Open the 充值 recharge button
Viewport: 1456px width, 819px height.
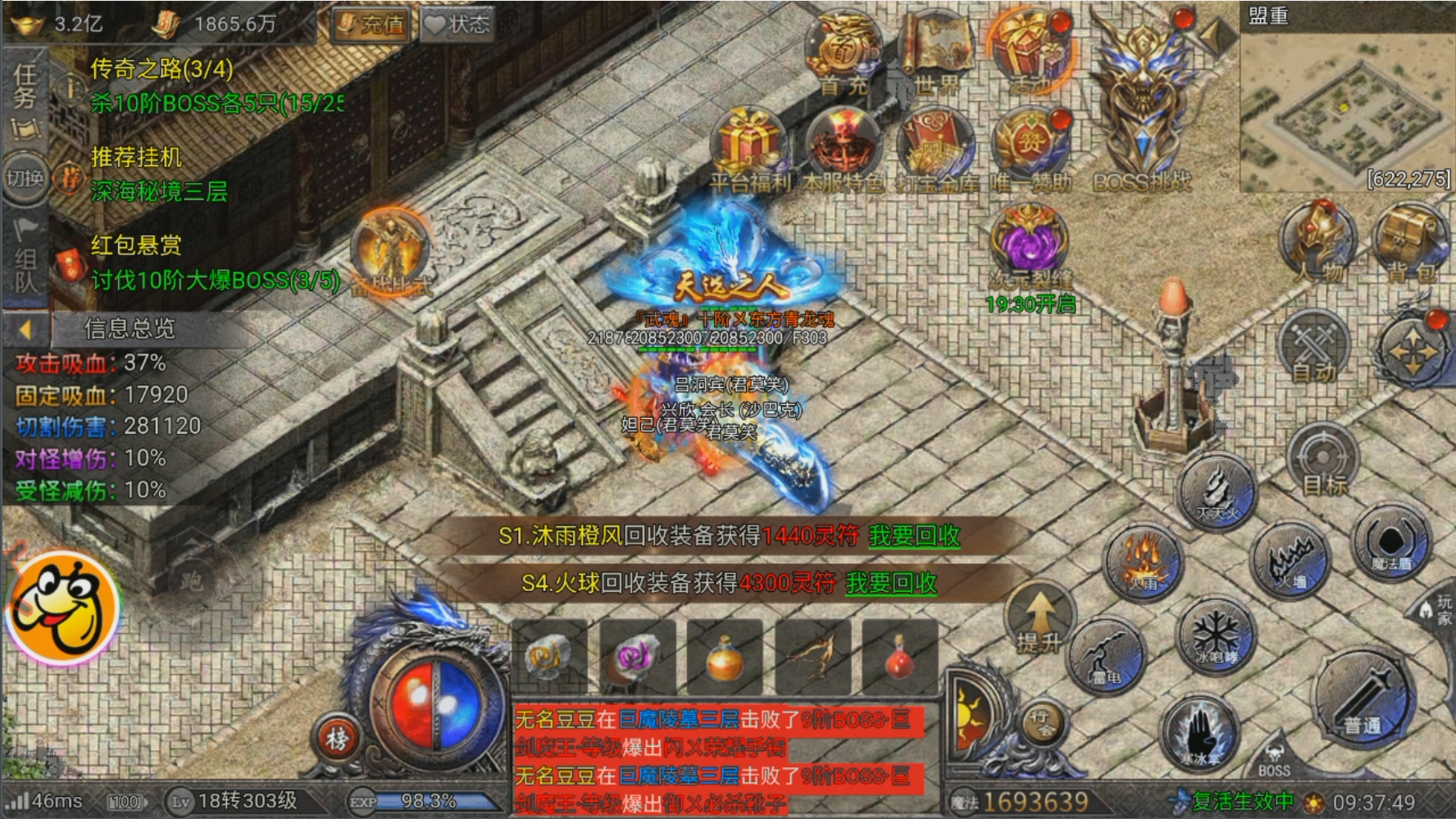pyautogui.click(x=373, y=25)
